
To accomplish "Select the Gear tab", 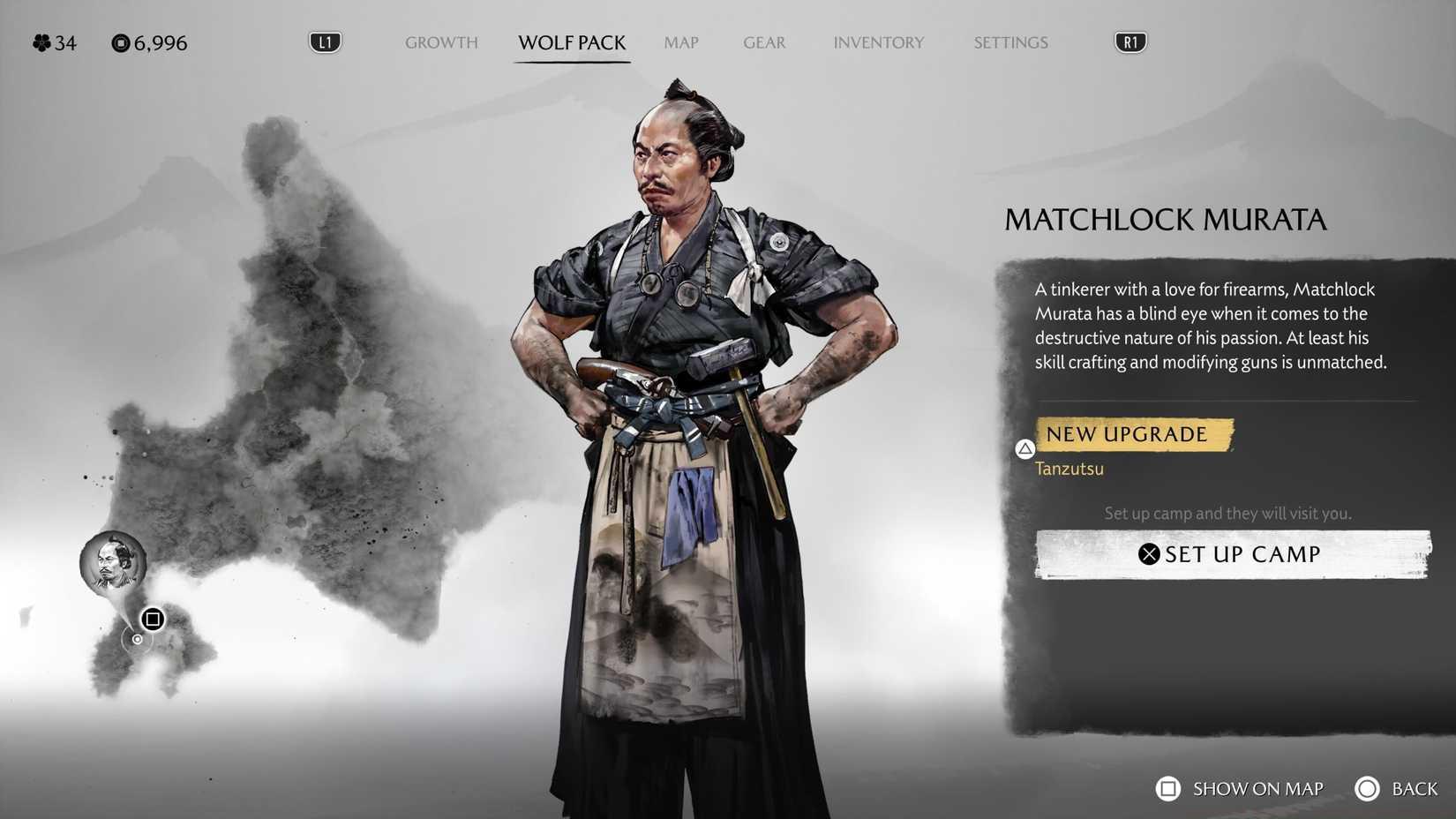I will (x=763, y=42).
